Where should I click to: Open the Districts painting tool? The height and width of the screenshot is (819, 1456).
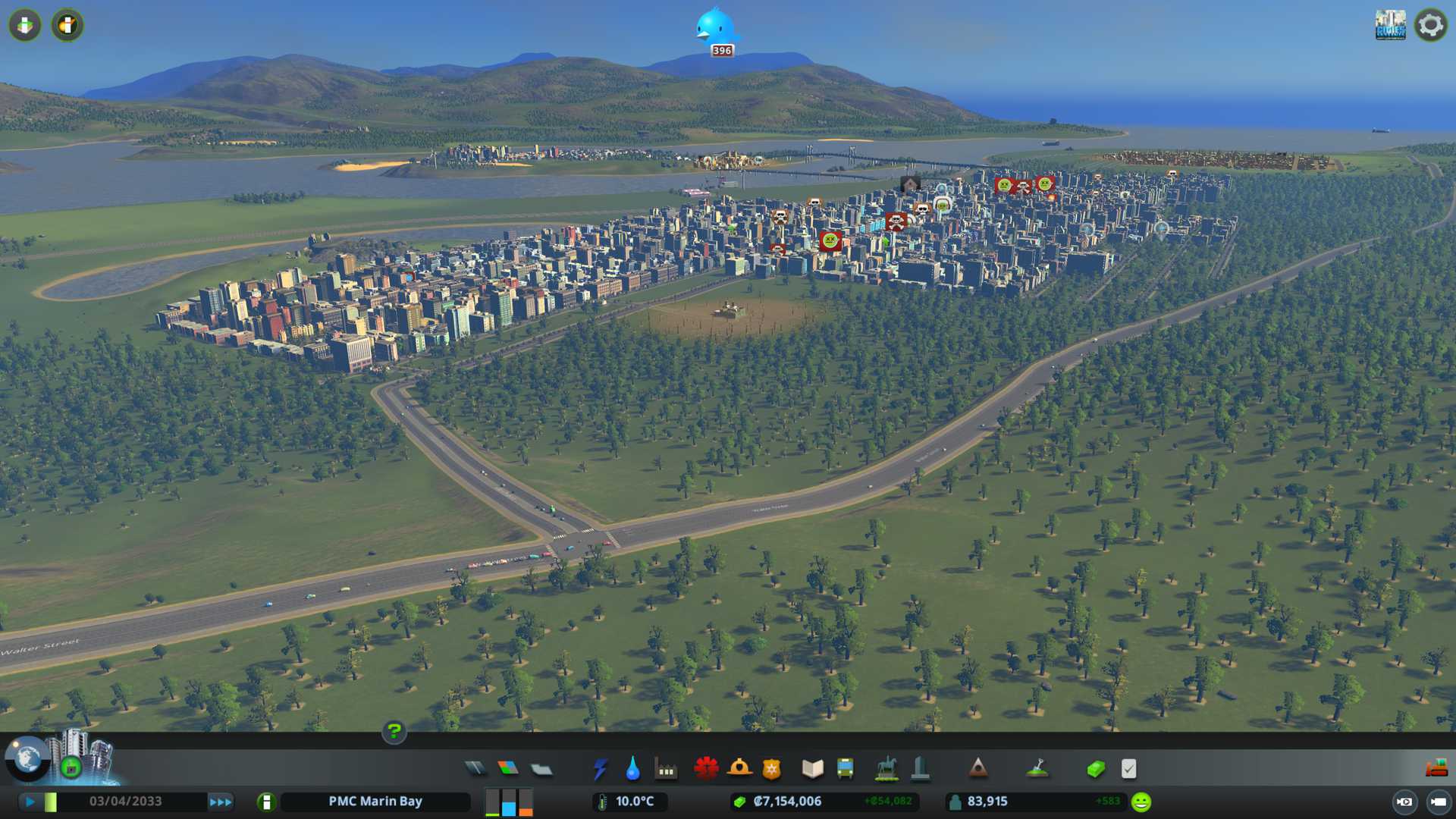pos(541,769)
